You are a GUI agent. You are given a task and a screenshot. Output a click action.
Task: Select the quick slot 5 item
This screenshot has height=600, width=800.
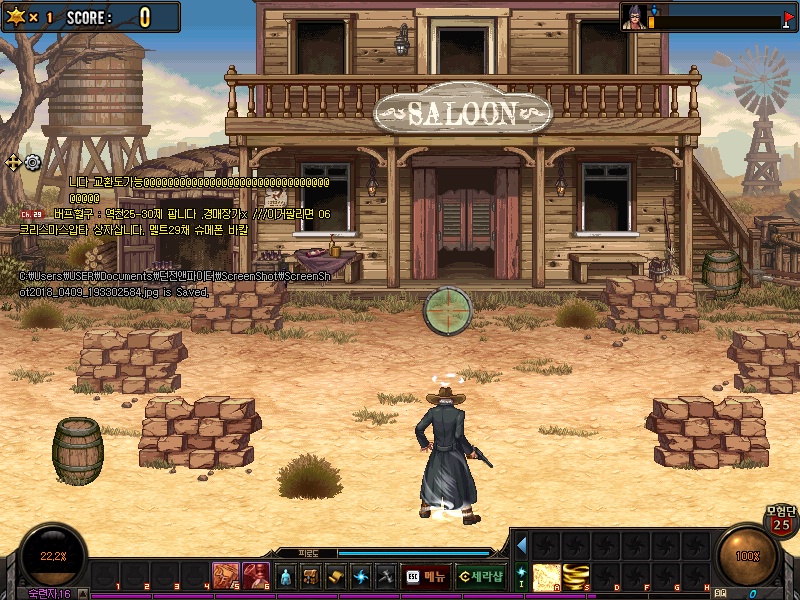pos(226,576)
